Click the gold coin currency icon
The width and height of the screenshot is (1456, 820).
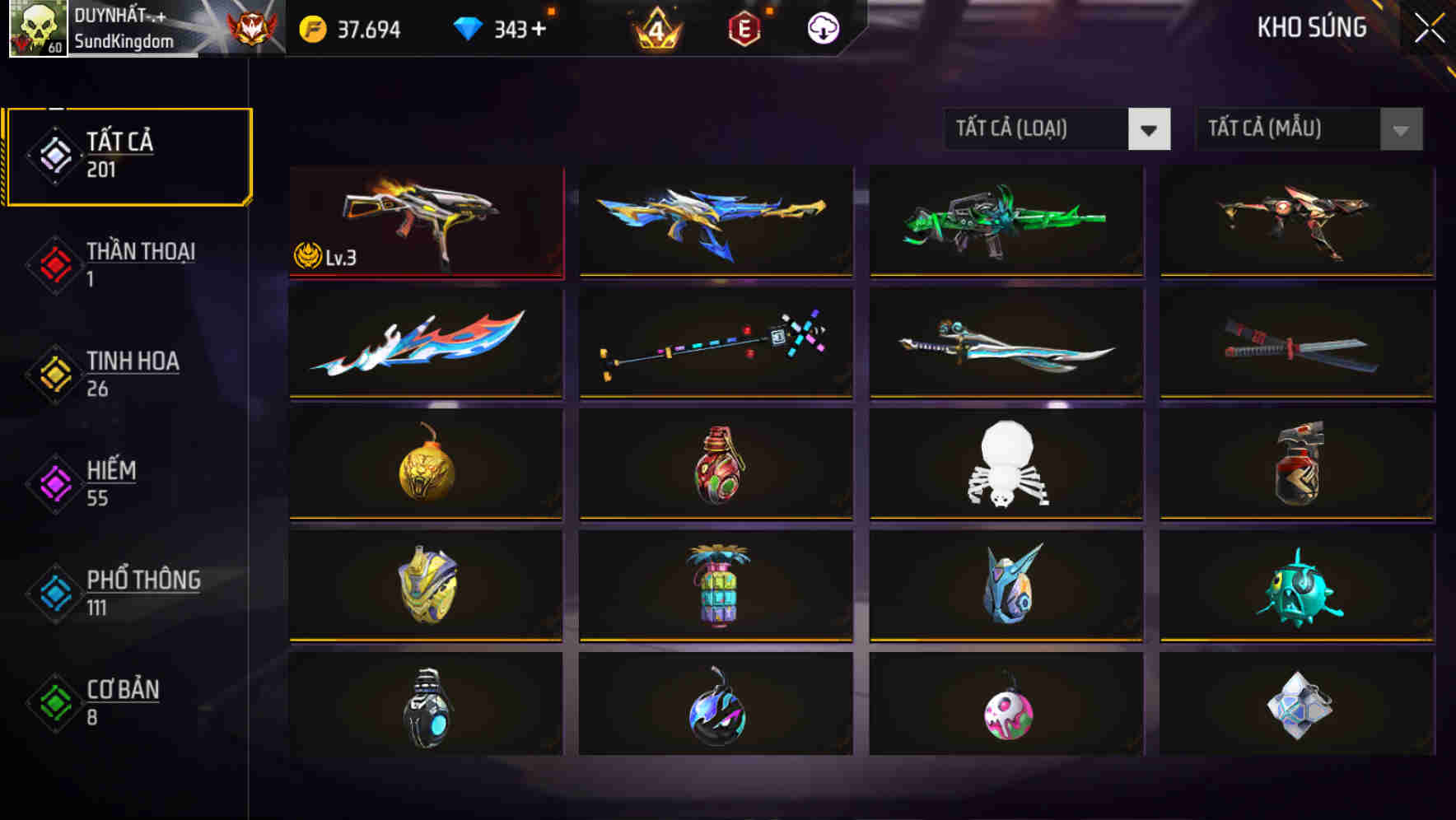(x=311, y=27)
